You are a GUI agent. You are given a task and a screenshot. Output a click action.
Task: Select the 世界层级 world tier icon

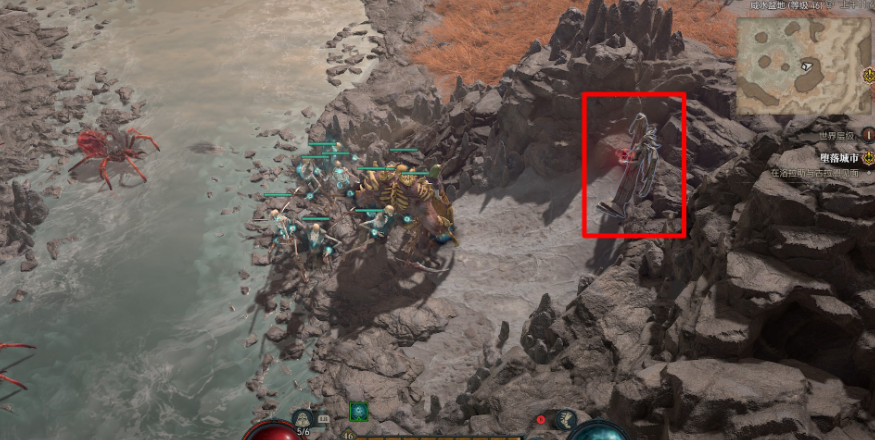tap(868, 134)
